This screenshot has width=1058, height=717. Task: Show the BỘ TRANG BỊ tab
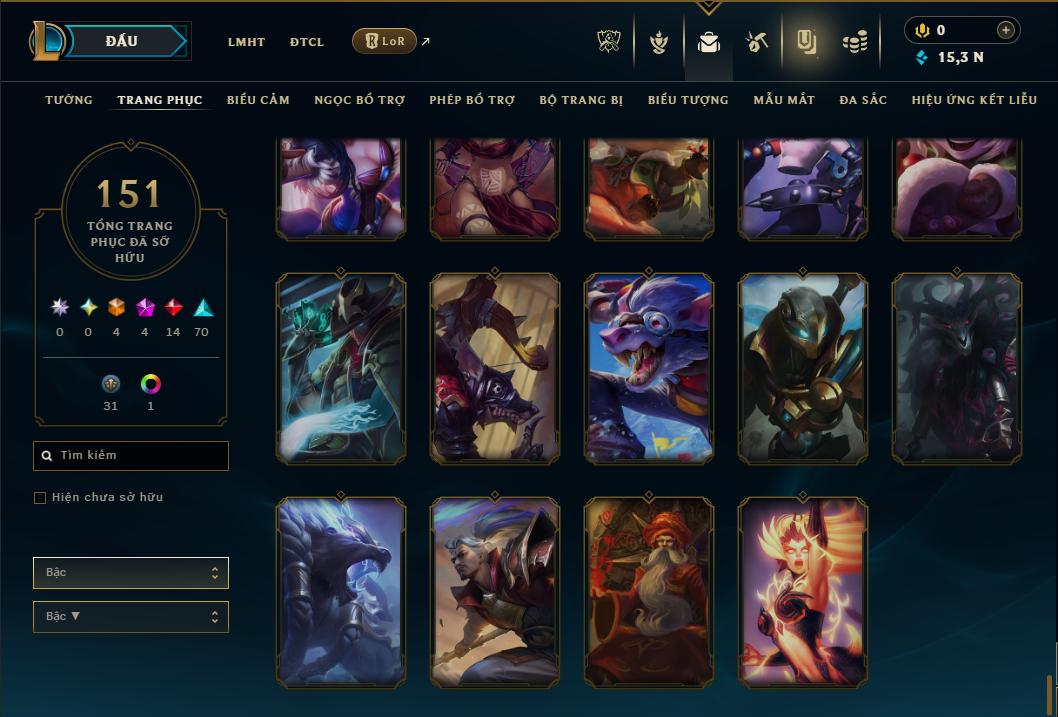click(x=581, y=100)
